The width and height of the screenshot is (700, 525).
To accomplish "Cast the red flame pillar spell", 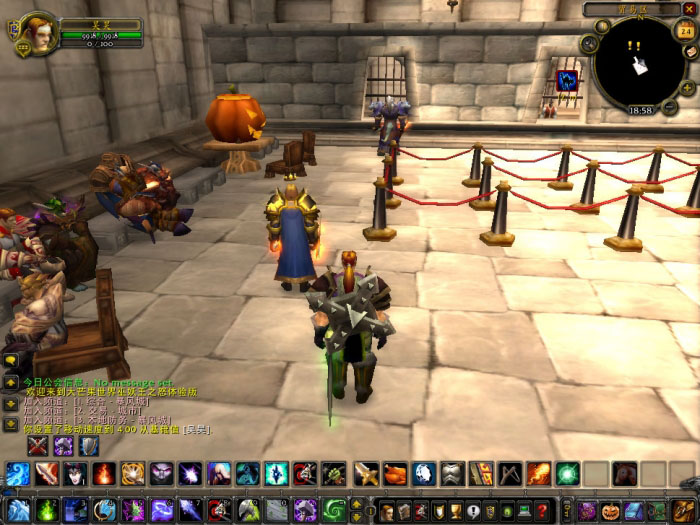I will pos(104,474).
